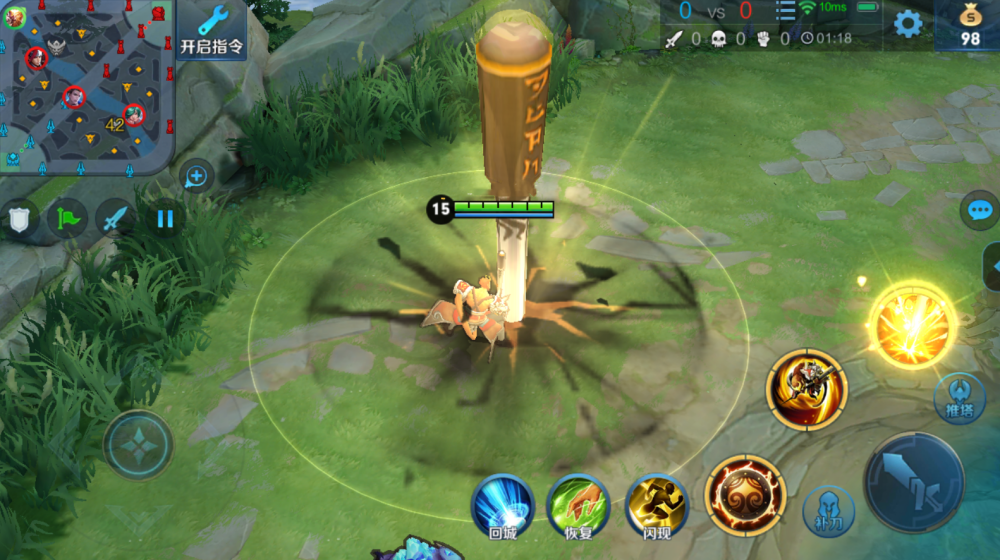1000x560 pixels.
Task: Open the gold coin shop showing 98
Action: pyautogui.click(x=969, y=25)
